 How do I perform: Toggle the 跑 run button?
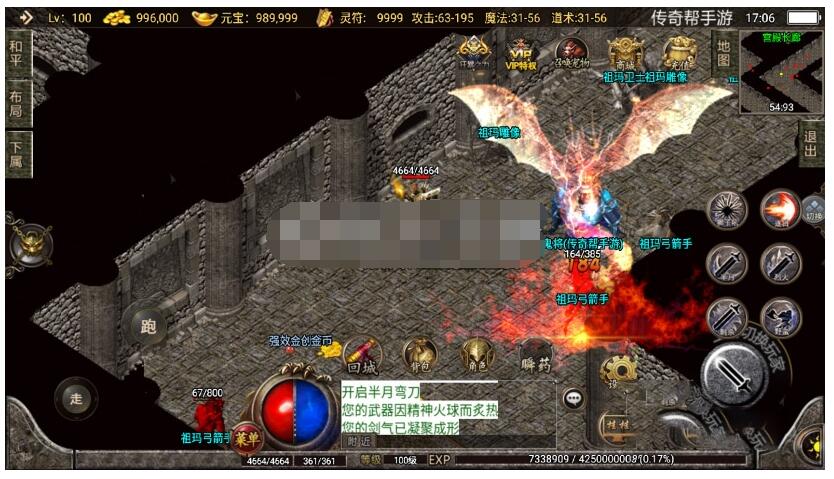(149, 325)
